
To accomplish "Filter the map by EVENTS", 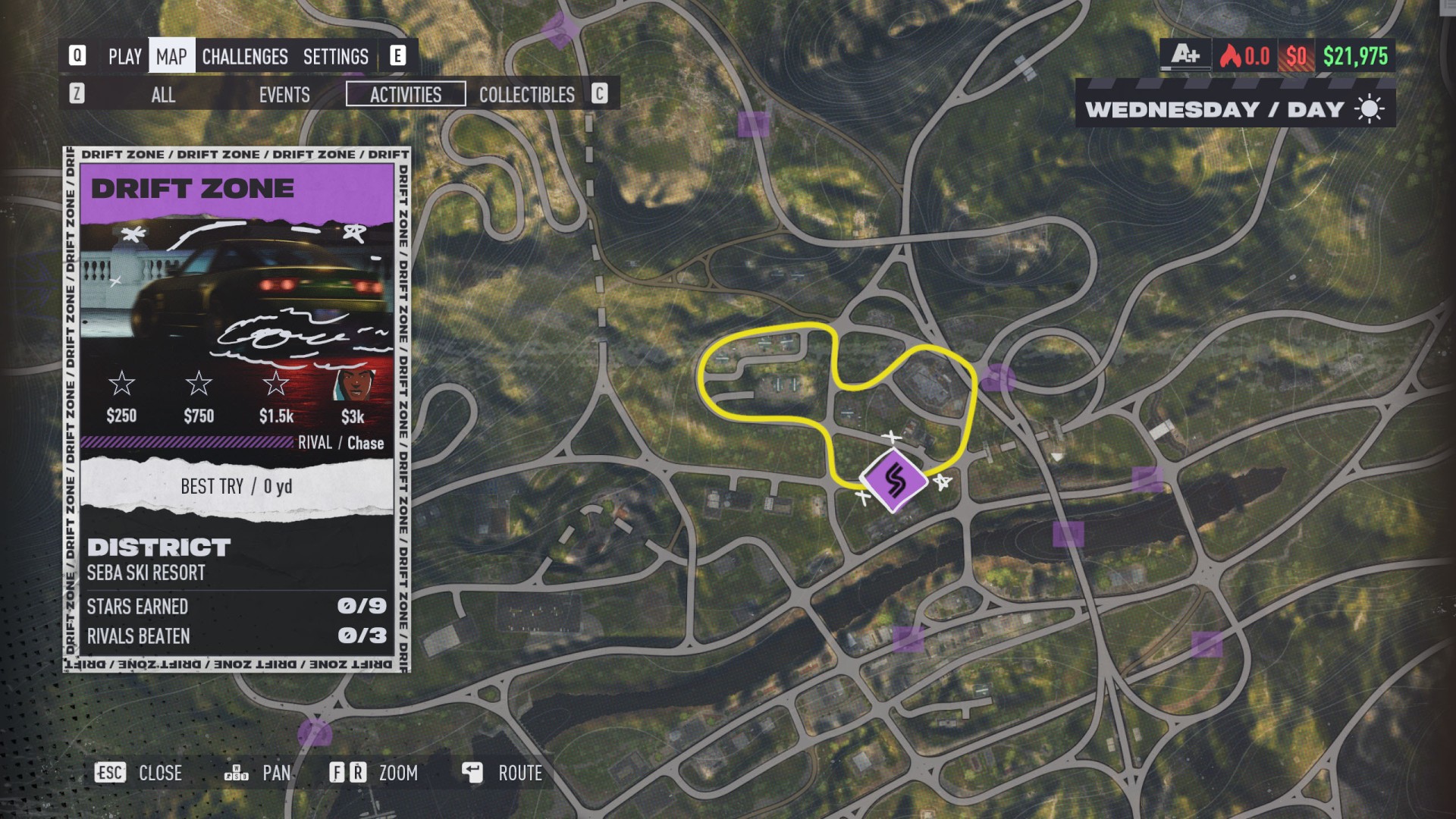I will point(284,95).
